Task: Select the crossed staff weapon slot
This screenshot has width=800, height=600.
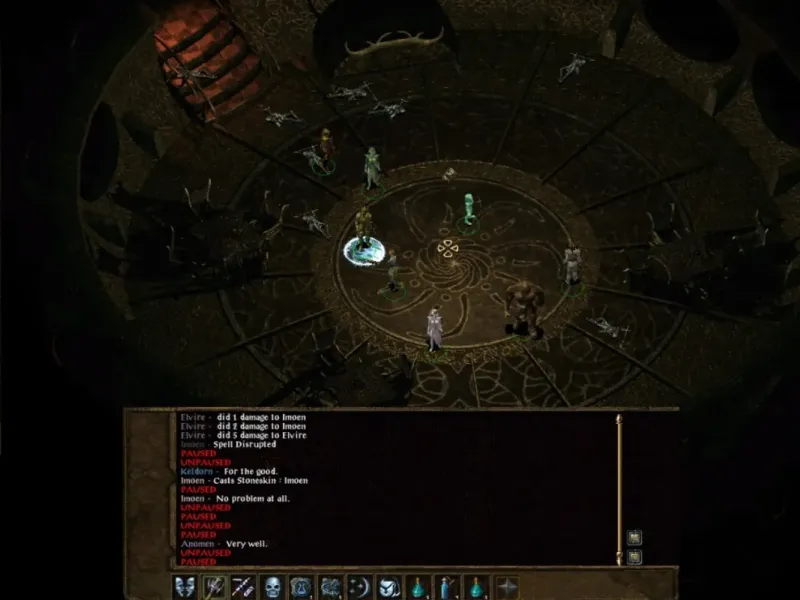Action: click(243, 587)
